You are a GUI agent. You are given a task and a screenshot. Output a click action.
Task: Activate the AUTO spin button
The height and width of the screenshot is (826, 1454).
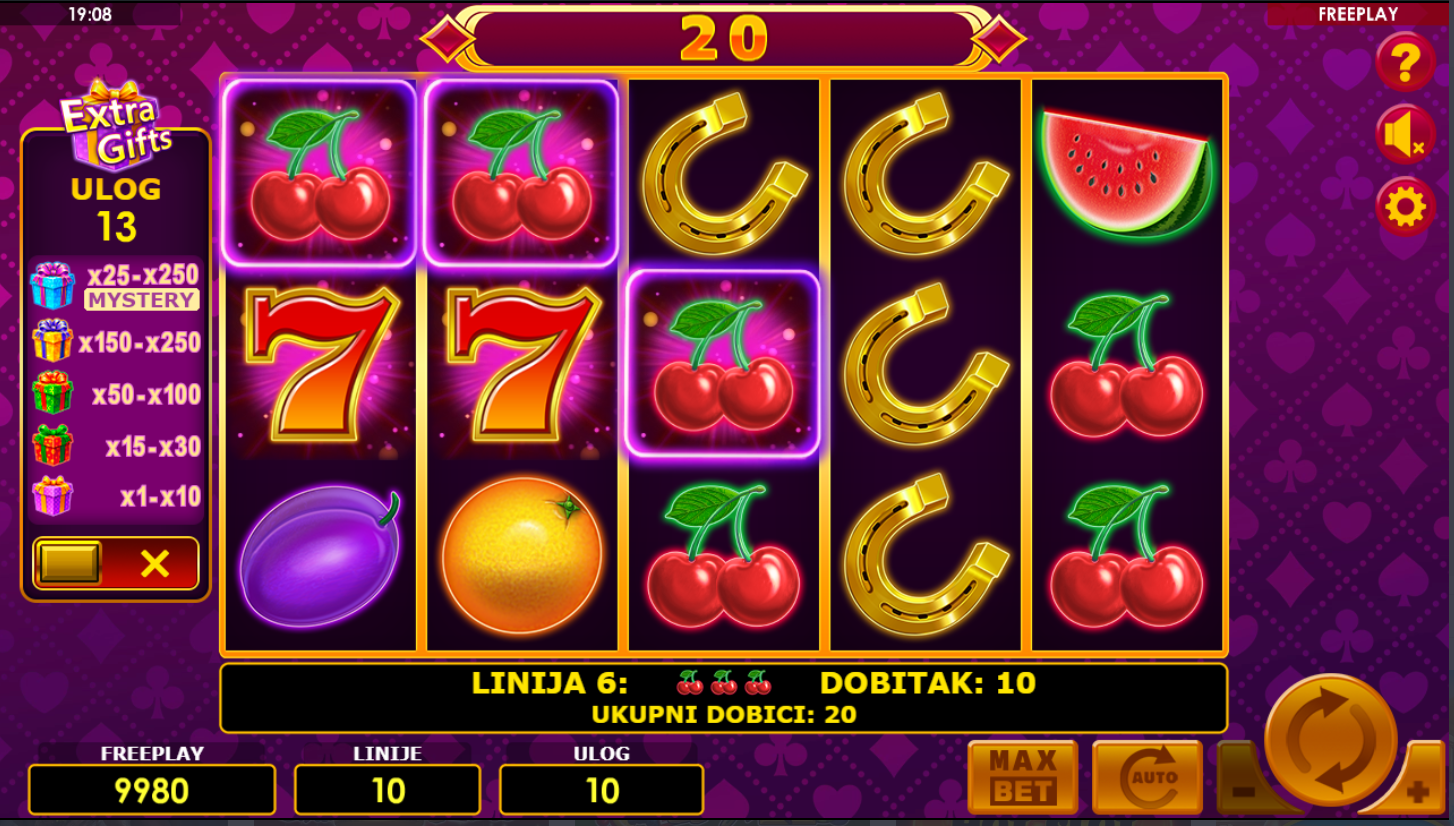coord(1147,777)
